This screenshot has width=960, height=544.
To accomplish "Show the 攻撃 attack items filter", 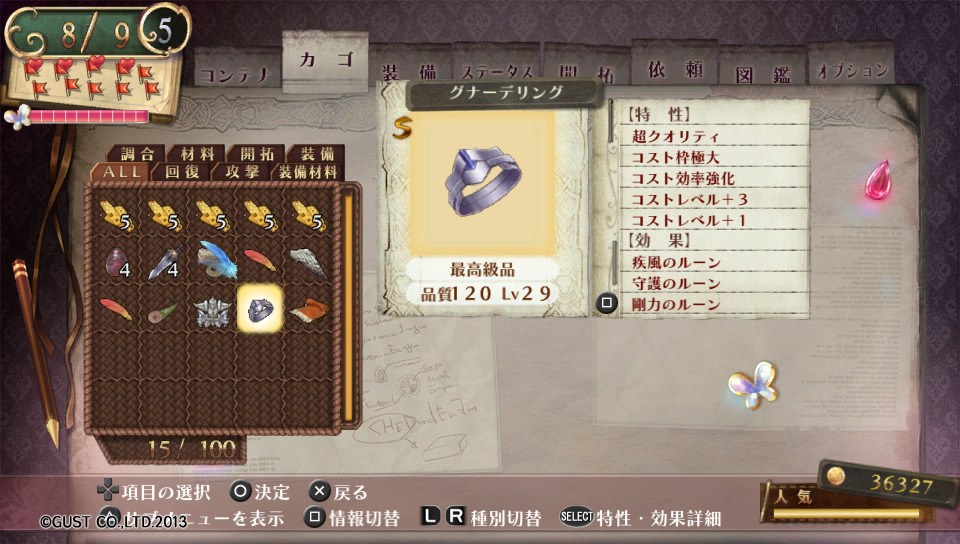I will tap(240, 172).
